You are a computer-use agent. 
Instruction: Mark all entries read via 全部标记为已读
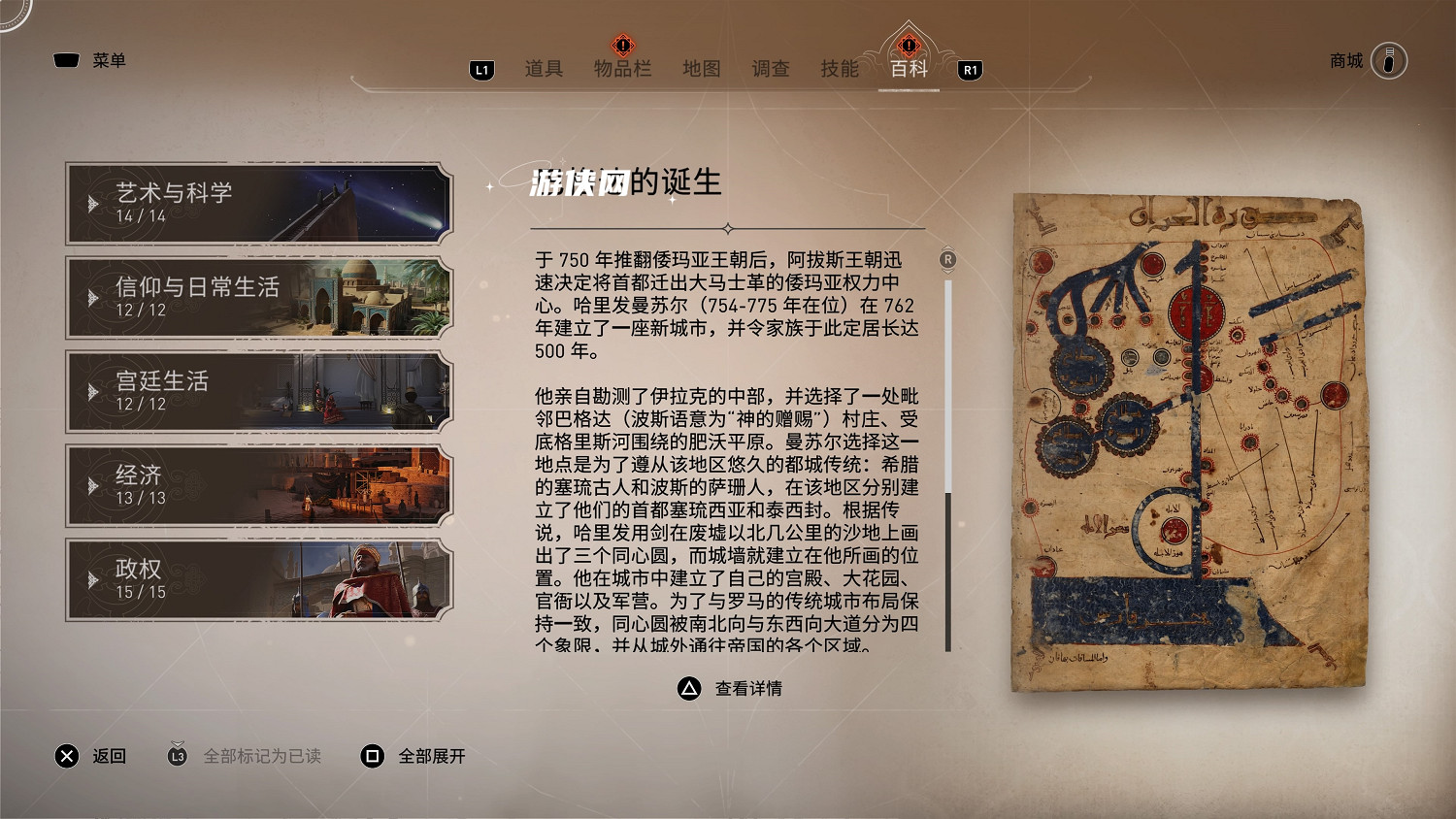click(262, 756)
